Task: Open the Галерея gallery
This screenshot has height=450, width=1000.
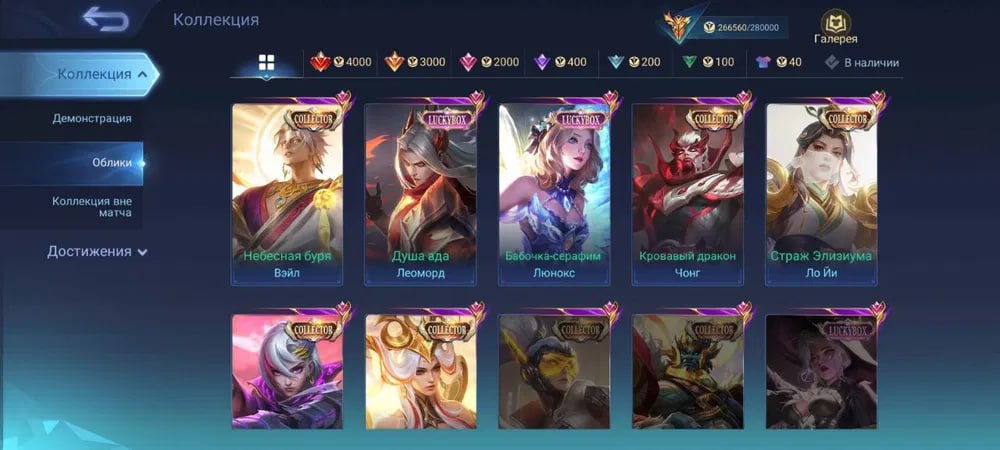Action: click(x=836, y=27)
